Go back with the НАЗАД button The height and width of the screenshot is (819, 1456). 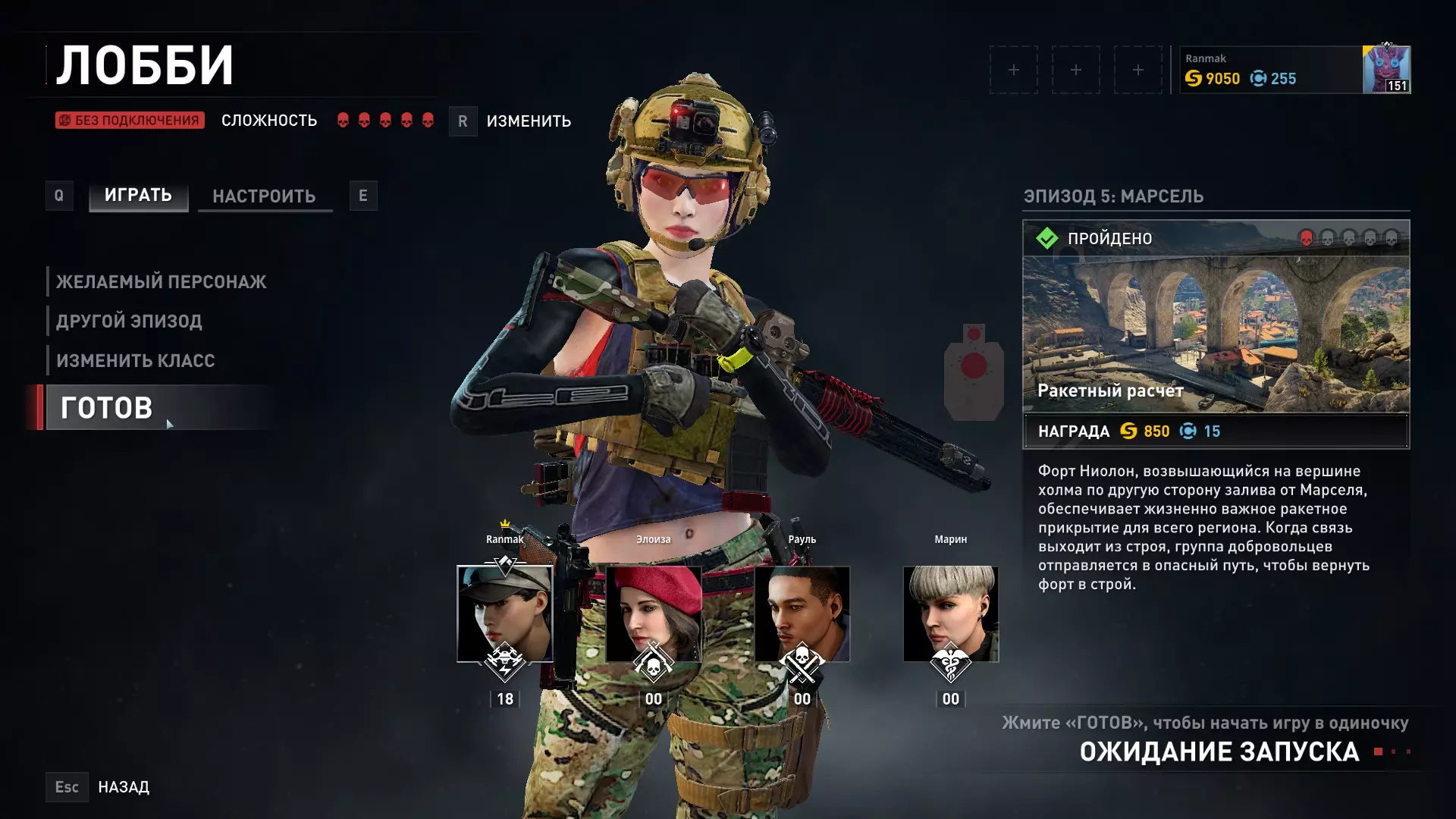pyautogui.click(x=123, y=787)
